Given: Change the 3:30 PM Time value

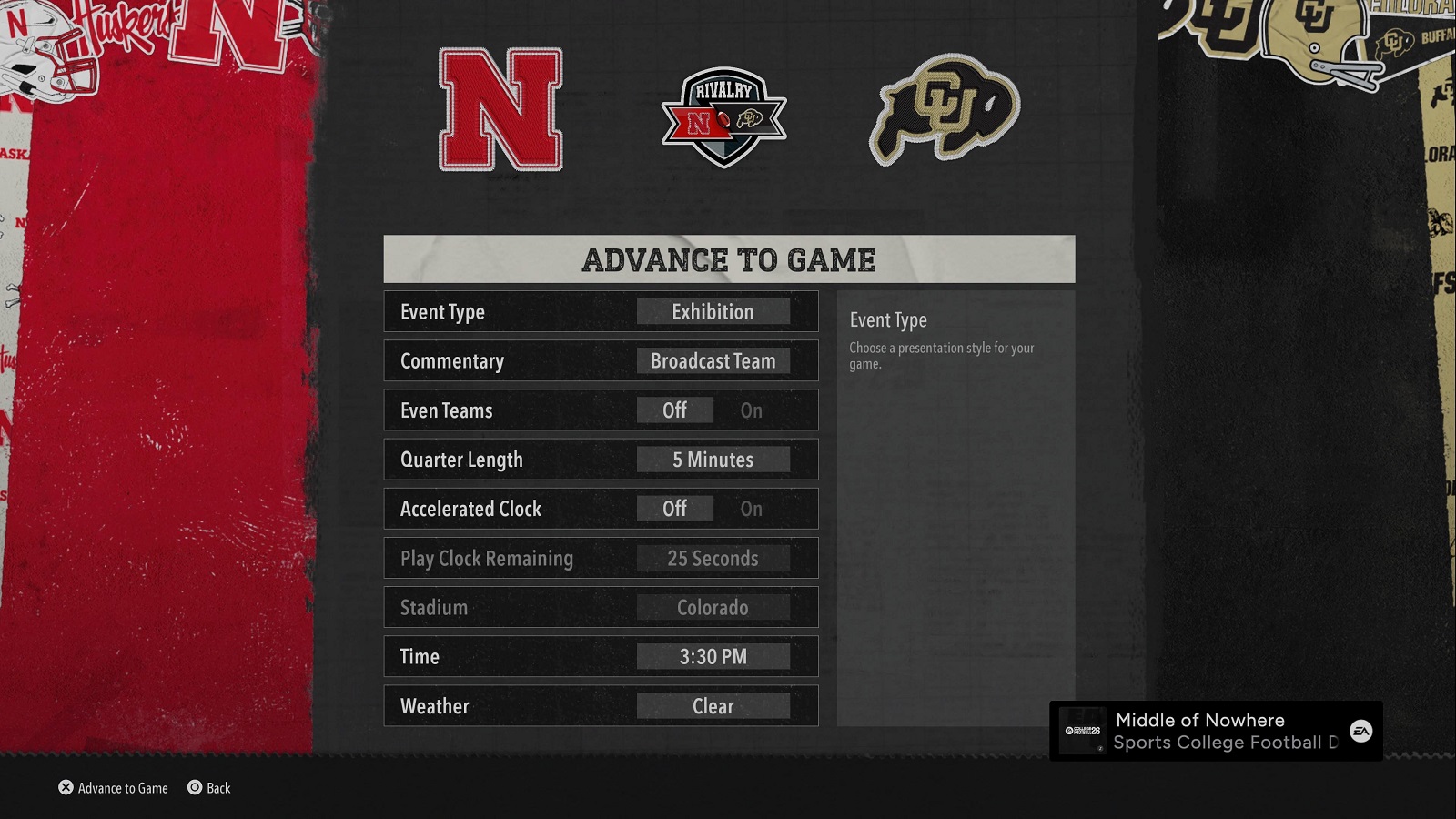Looking at the screenshot, I should (x=713, y=656).
